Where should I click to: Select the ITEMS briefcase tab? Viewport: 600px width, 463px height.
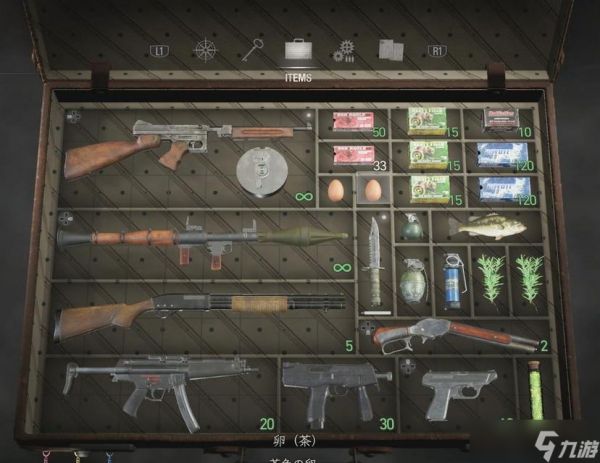click(299, 48)
